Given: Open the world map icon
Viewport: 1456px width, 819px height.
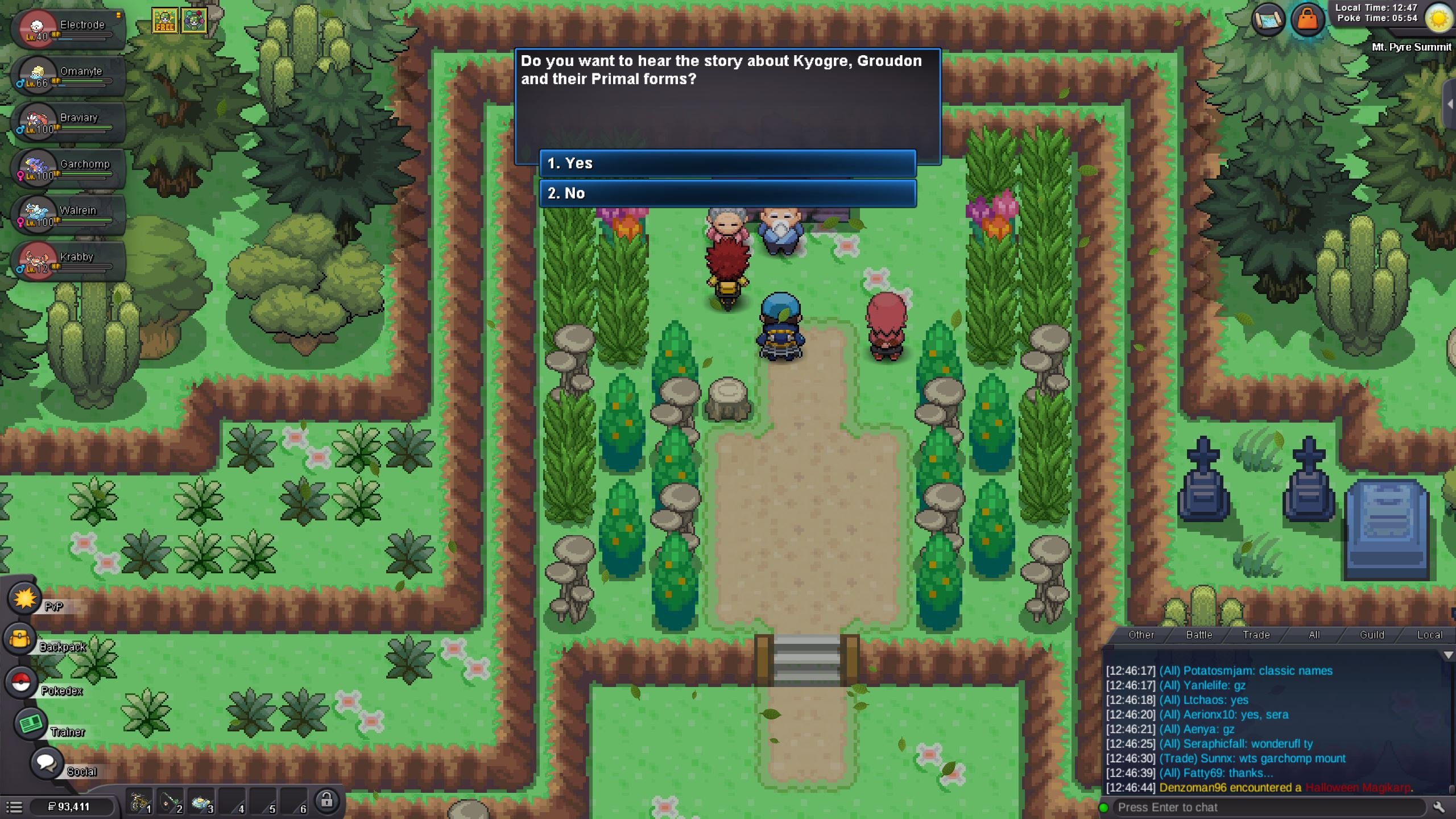Looking at the screenshot, I should coord(1268,20).
